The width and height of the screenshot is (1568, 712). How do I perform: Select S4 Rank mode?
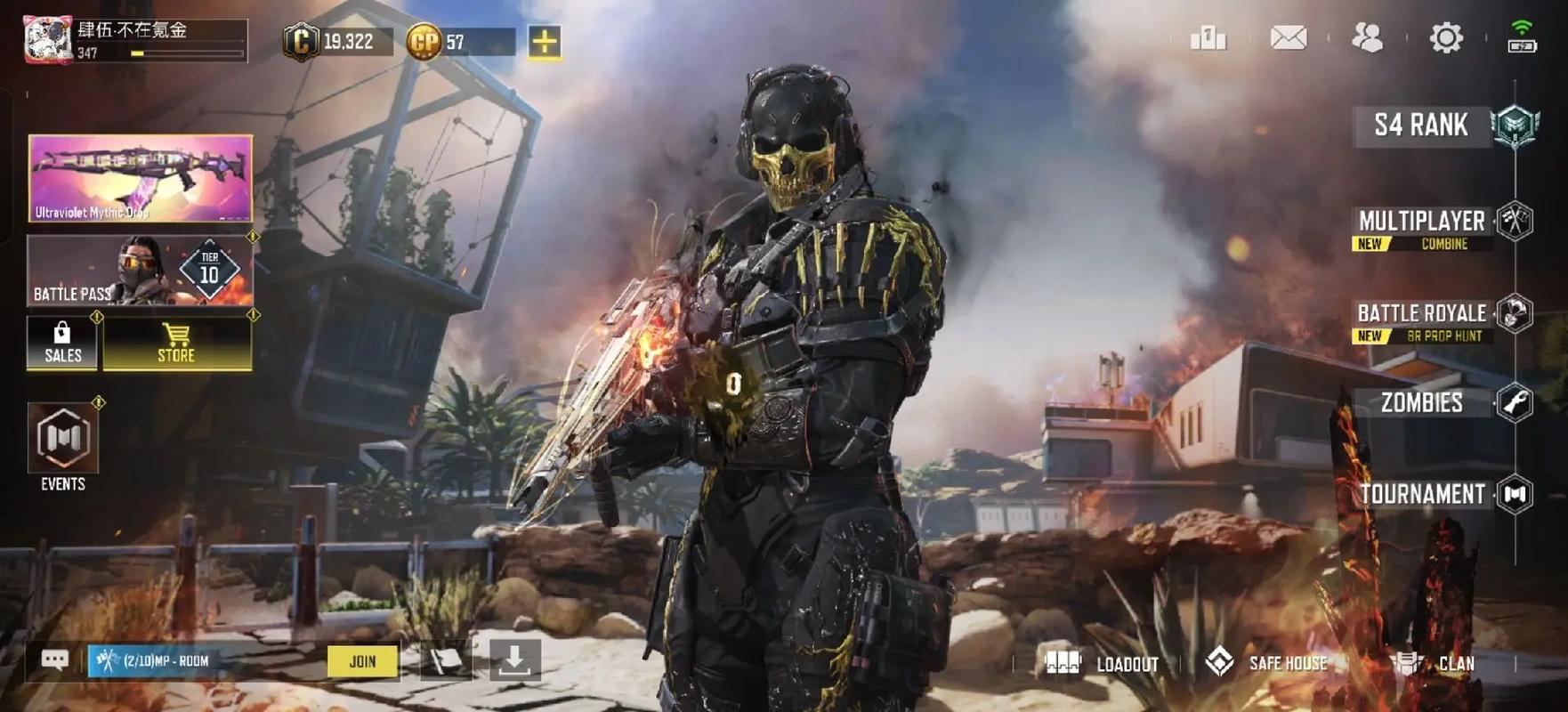(1422, 125)
